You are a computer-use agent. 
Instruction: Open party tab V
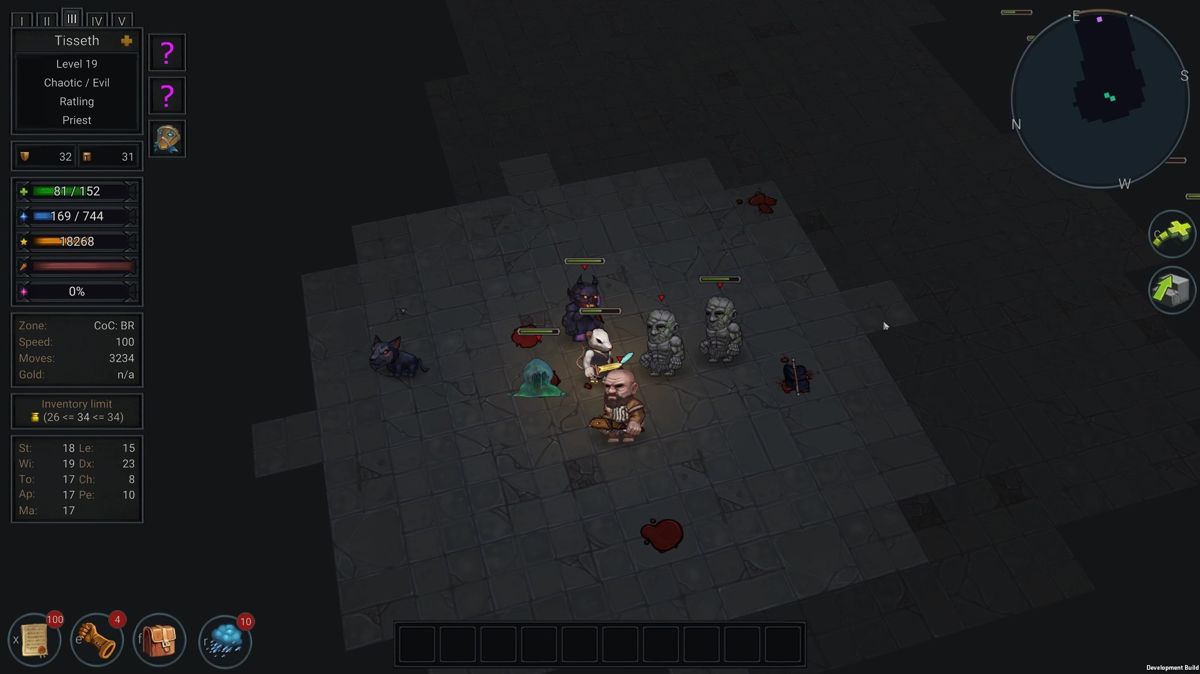click(121, 21)
